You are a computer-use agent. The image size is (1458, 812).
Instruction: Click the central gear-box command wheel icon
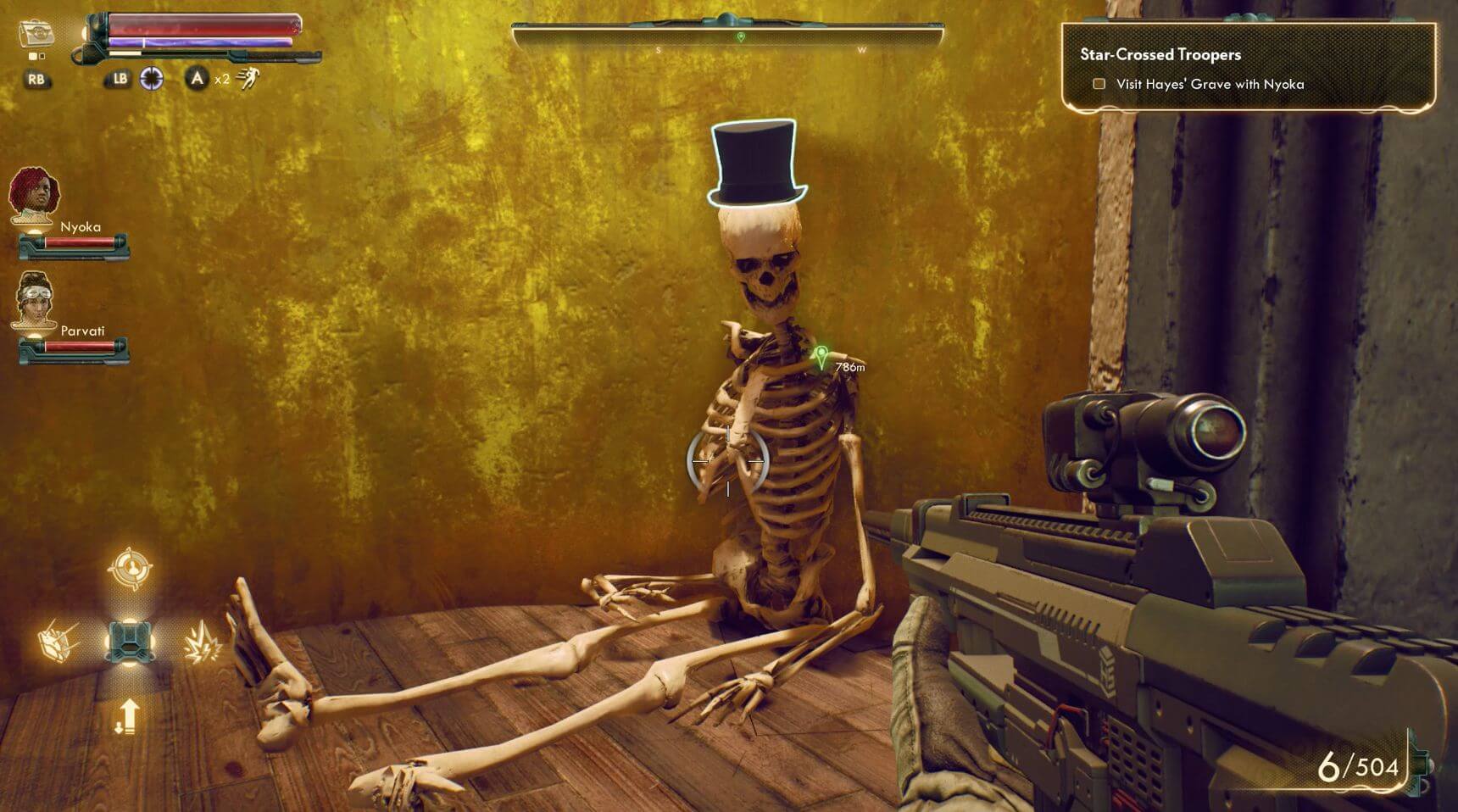pos(131,642)
